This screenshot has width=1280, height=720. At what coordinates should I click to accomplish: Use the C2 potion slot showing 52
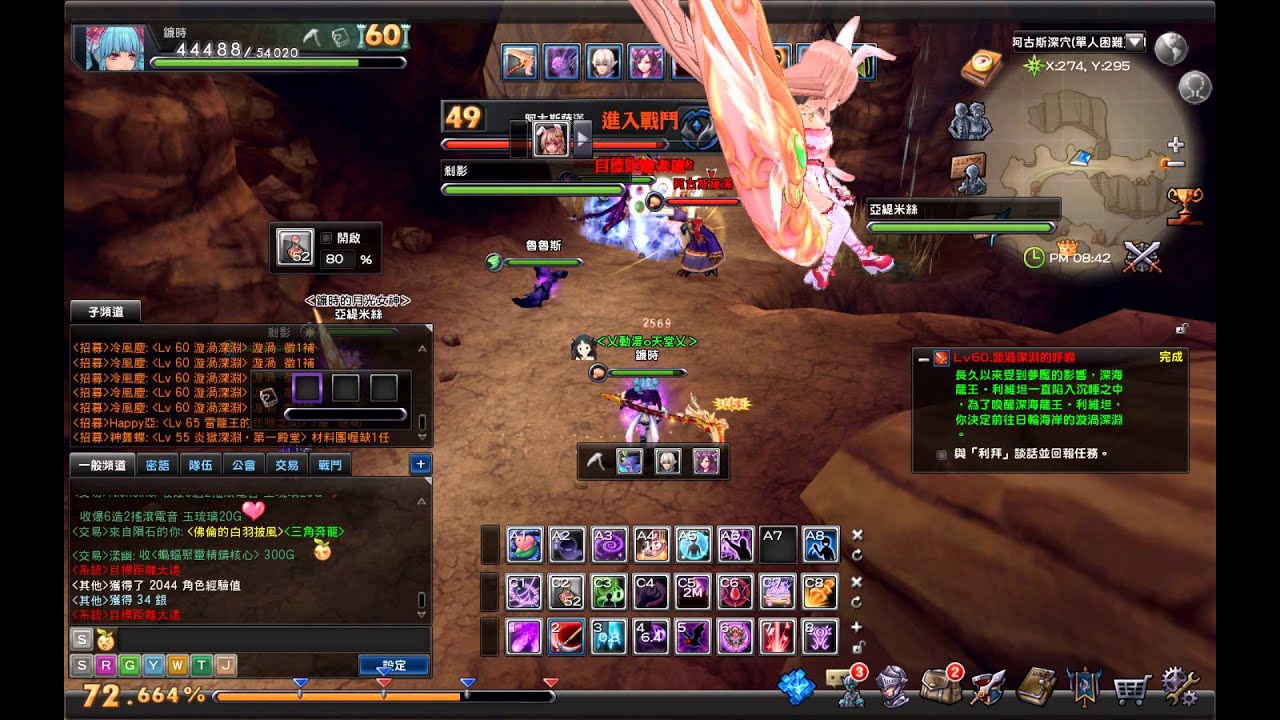(x=567, y=592)
